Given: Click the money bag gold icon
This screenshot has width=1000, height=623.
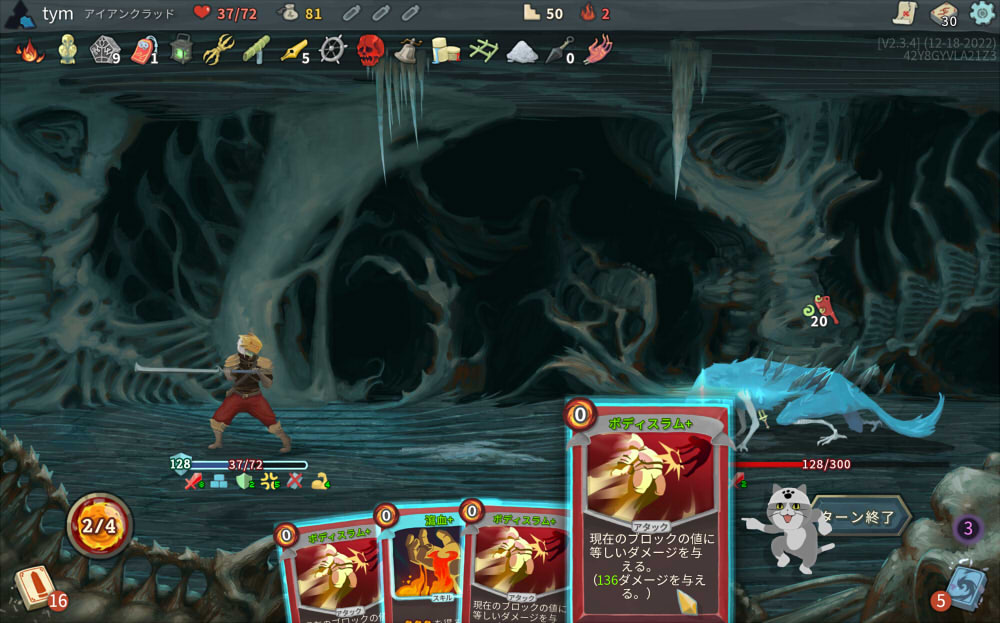Looking at the screenshot, I should 287,13.
